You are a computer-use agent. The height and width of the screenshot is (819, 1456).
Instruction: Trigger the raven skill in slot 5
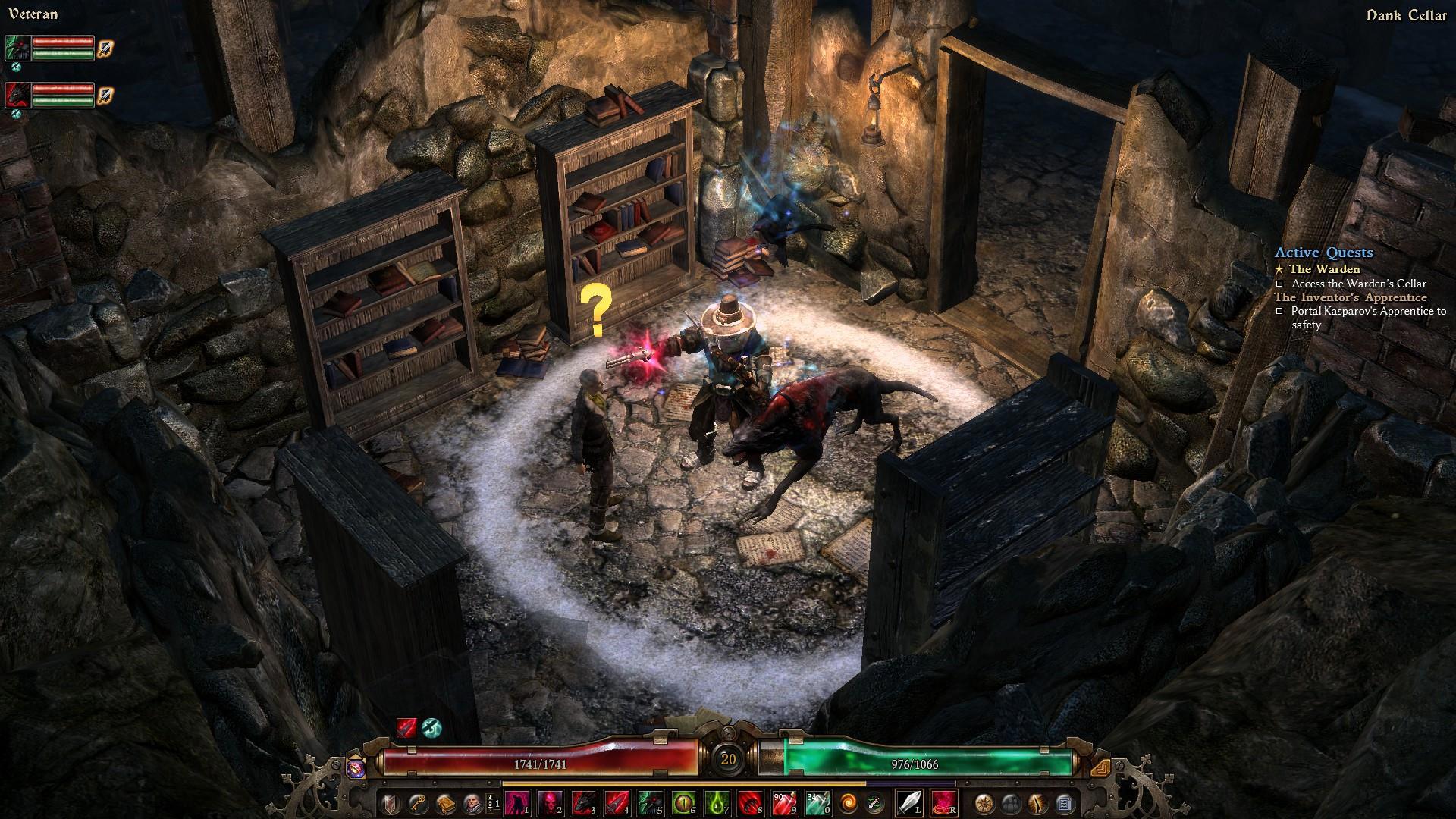pyautogui.click(x=650, y=803)
